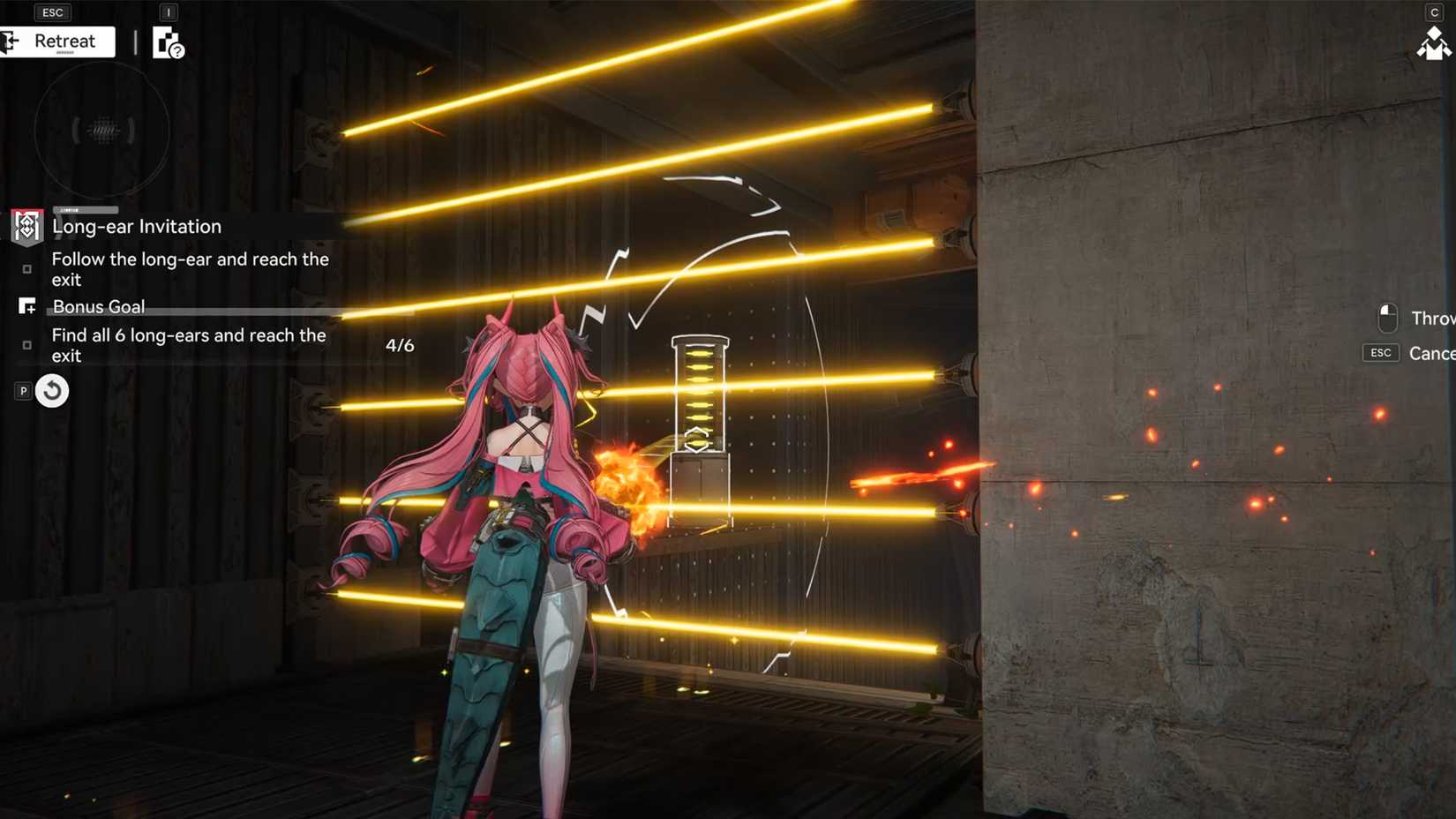
Task: Select the Bonus Goal flag icon
Action: pos(27,305)
